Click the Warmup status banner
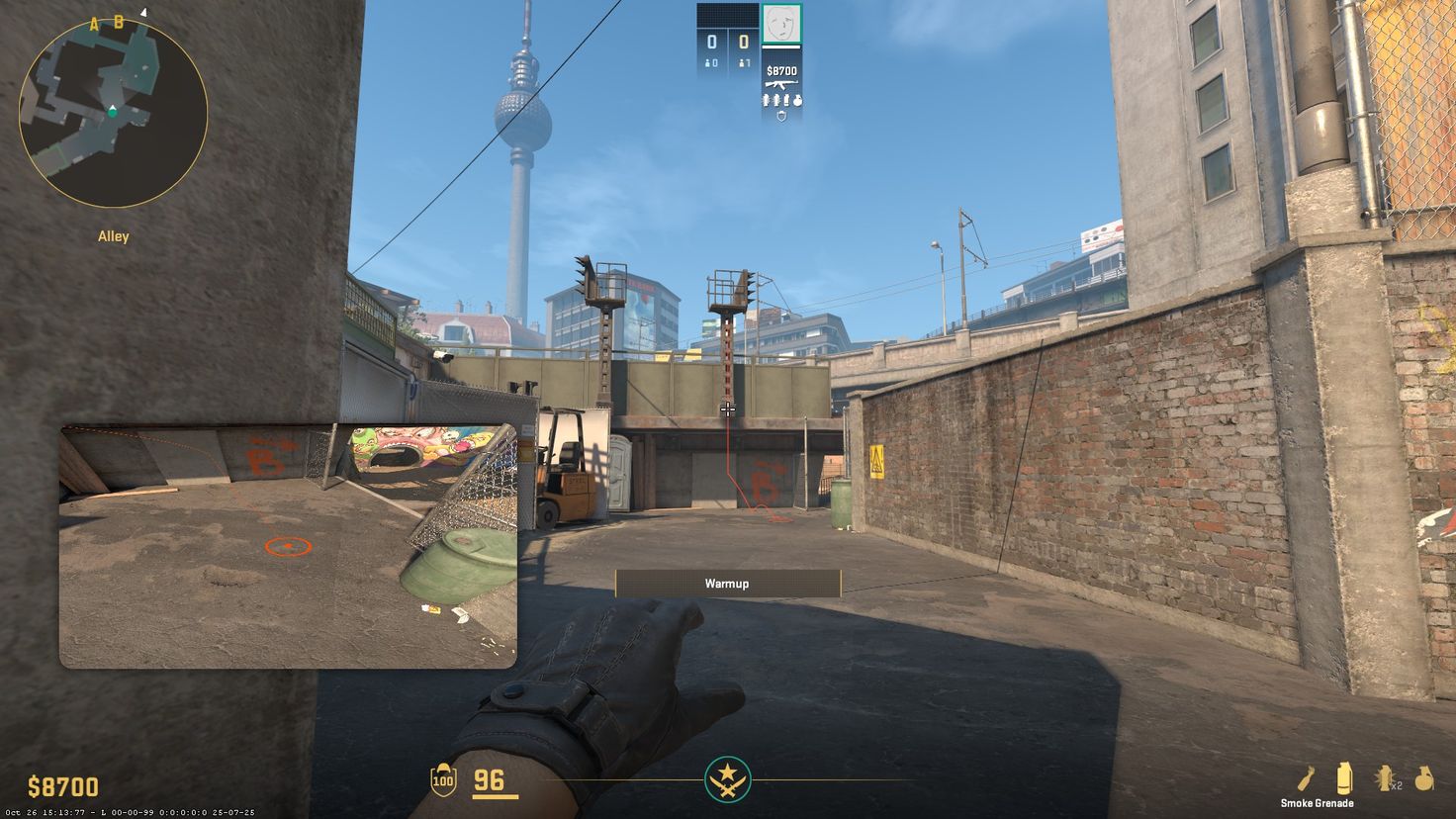Screen dimensions: 1456x819 coord(728,584)
